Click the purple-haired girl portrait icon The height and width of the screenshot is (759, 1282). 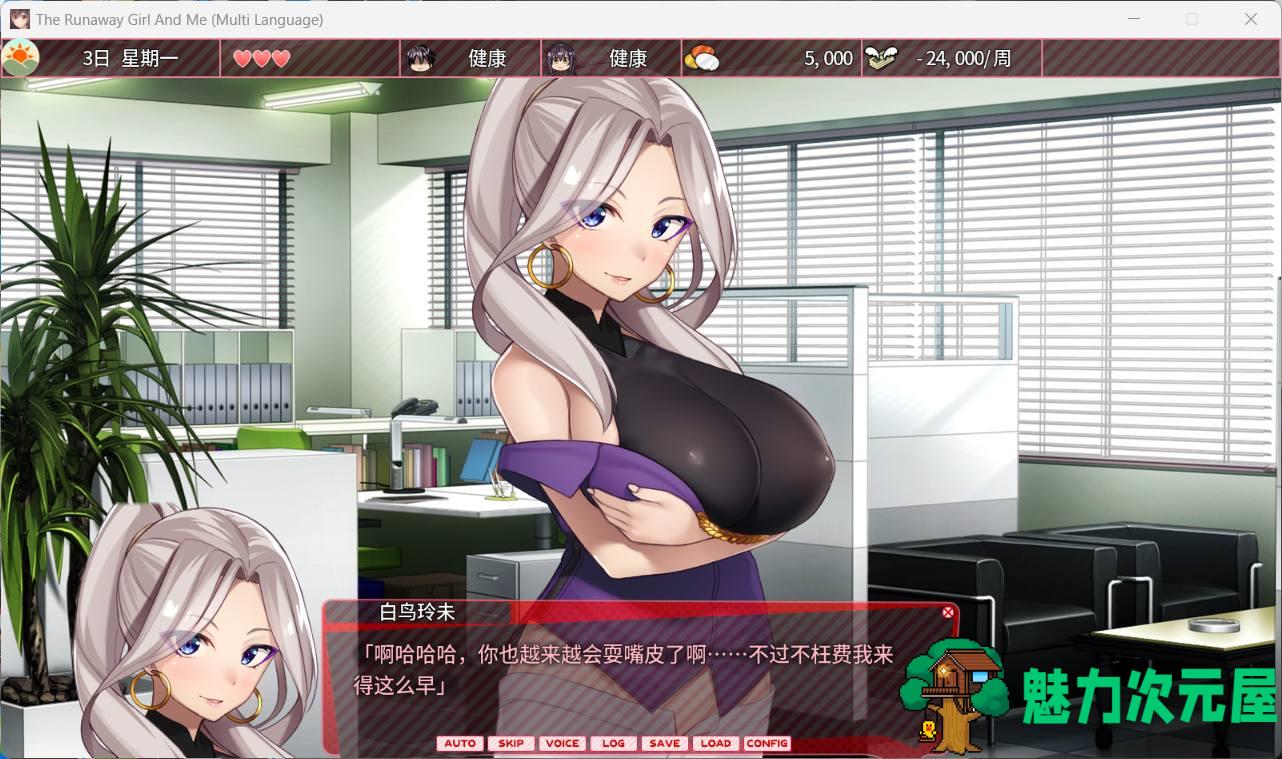[560, 58]
